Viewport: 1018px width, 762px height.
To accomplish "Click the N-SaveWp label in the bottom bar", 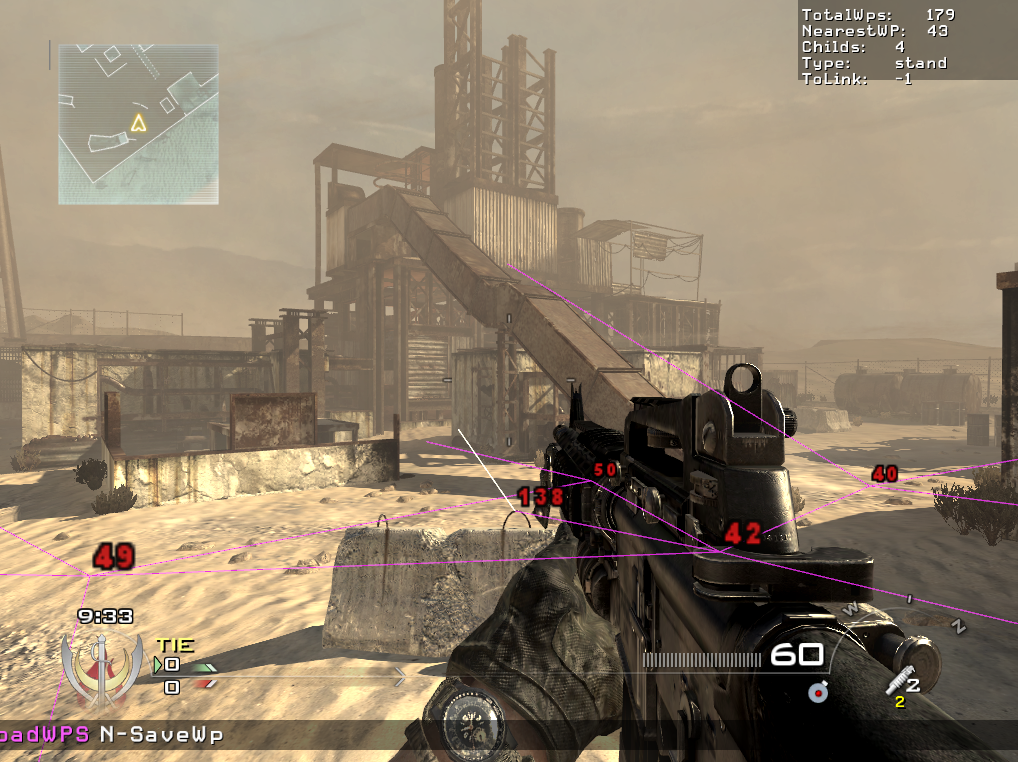I will pyautogui.click(x=161, y=735).
